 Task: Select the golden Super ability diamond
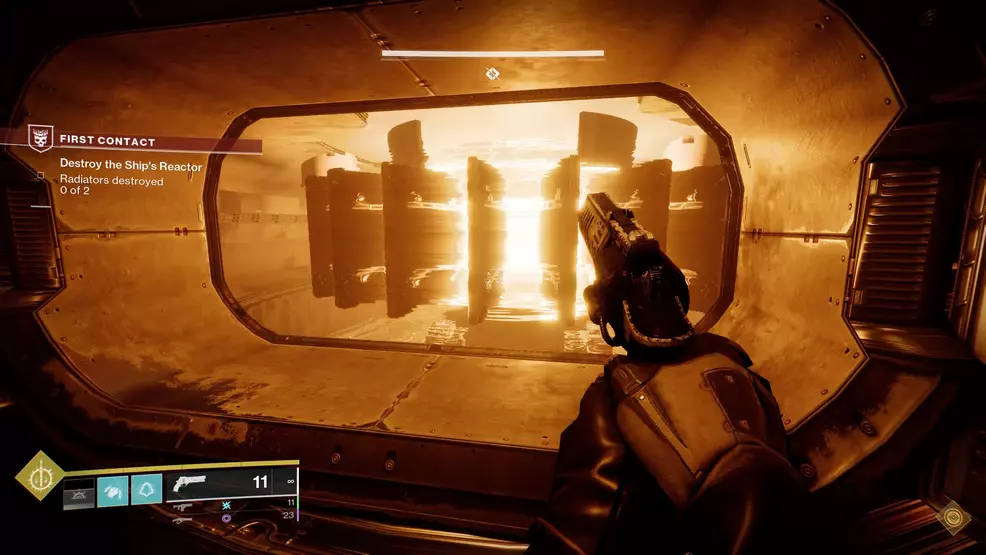click(39, 476)
